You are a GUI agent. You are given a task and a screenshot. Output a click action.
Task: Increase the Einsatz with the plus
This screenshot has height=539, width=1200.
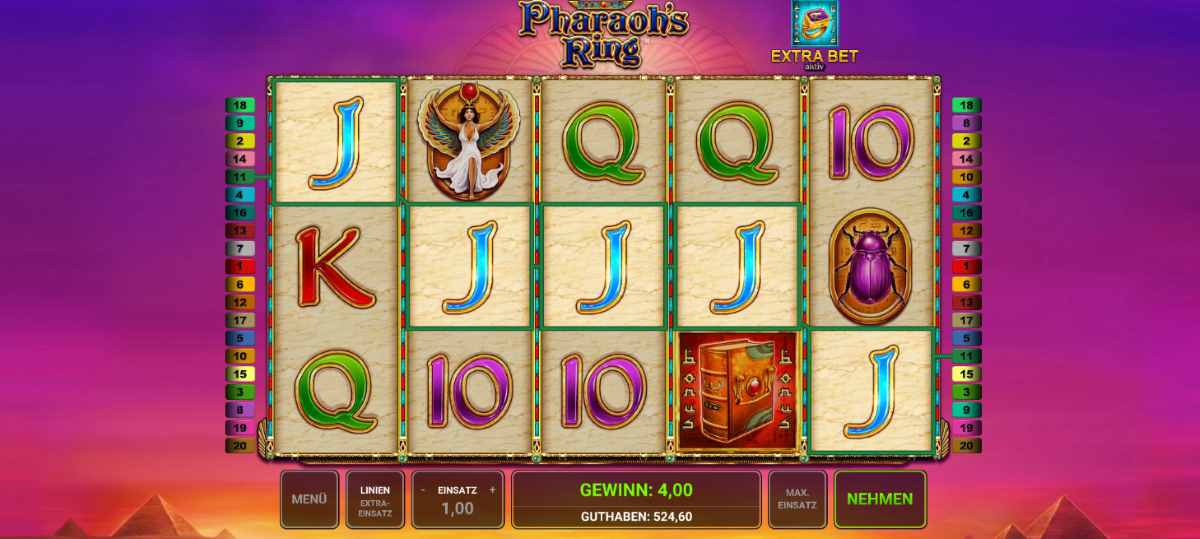[x=492, y=490]
